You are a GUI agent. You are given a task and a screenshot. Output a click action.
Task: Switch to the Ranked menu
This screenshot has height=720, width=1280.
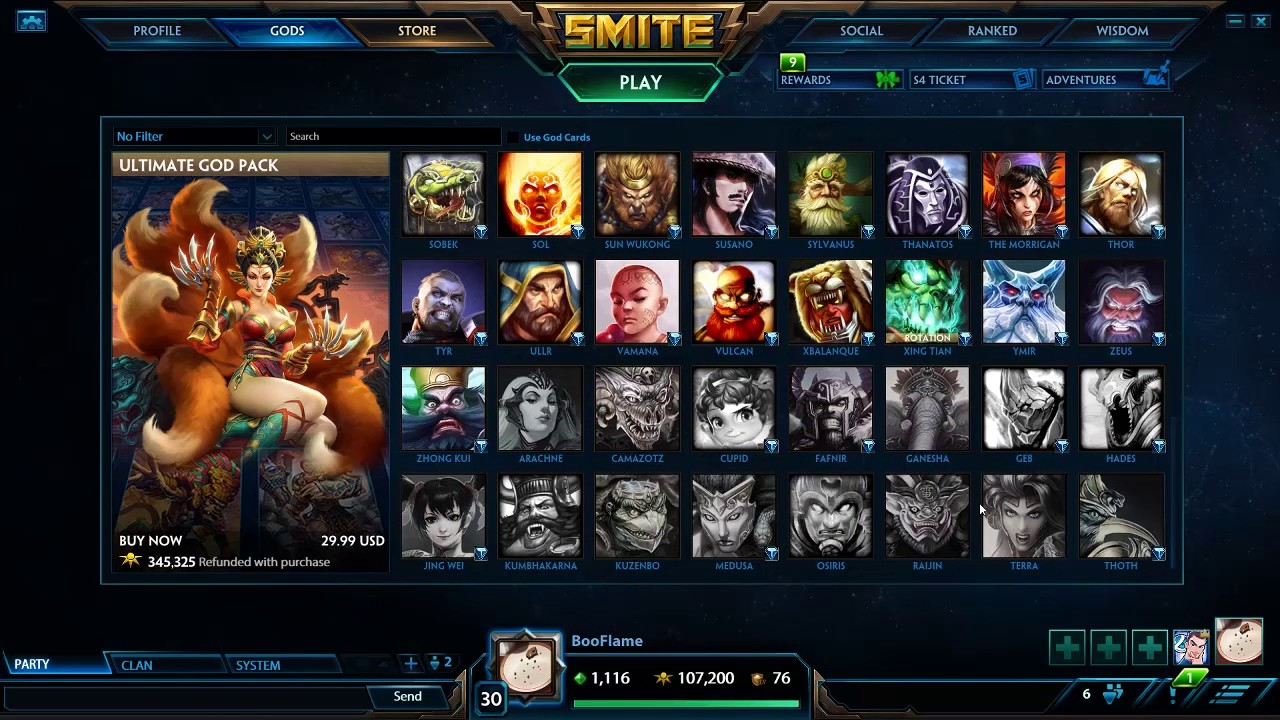coord(991,30)
